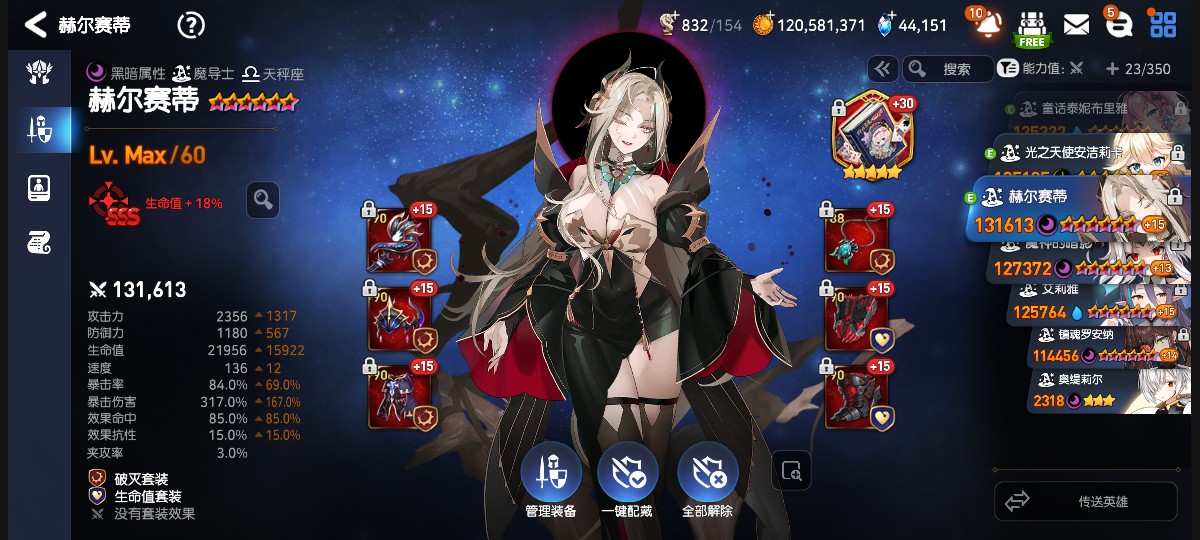Open the chat bubble icon
Screen dimensions: 1200x540
point(1119,25)
